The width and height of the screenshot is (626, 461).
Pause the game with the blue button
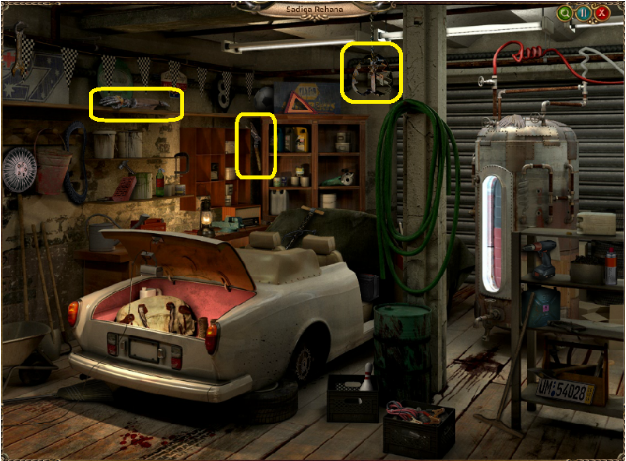(584, 14)
